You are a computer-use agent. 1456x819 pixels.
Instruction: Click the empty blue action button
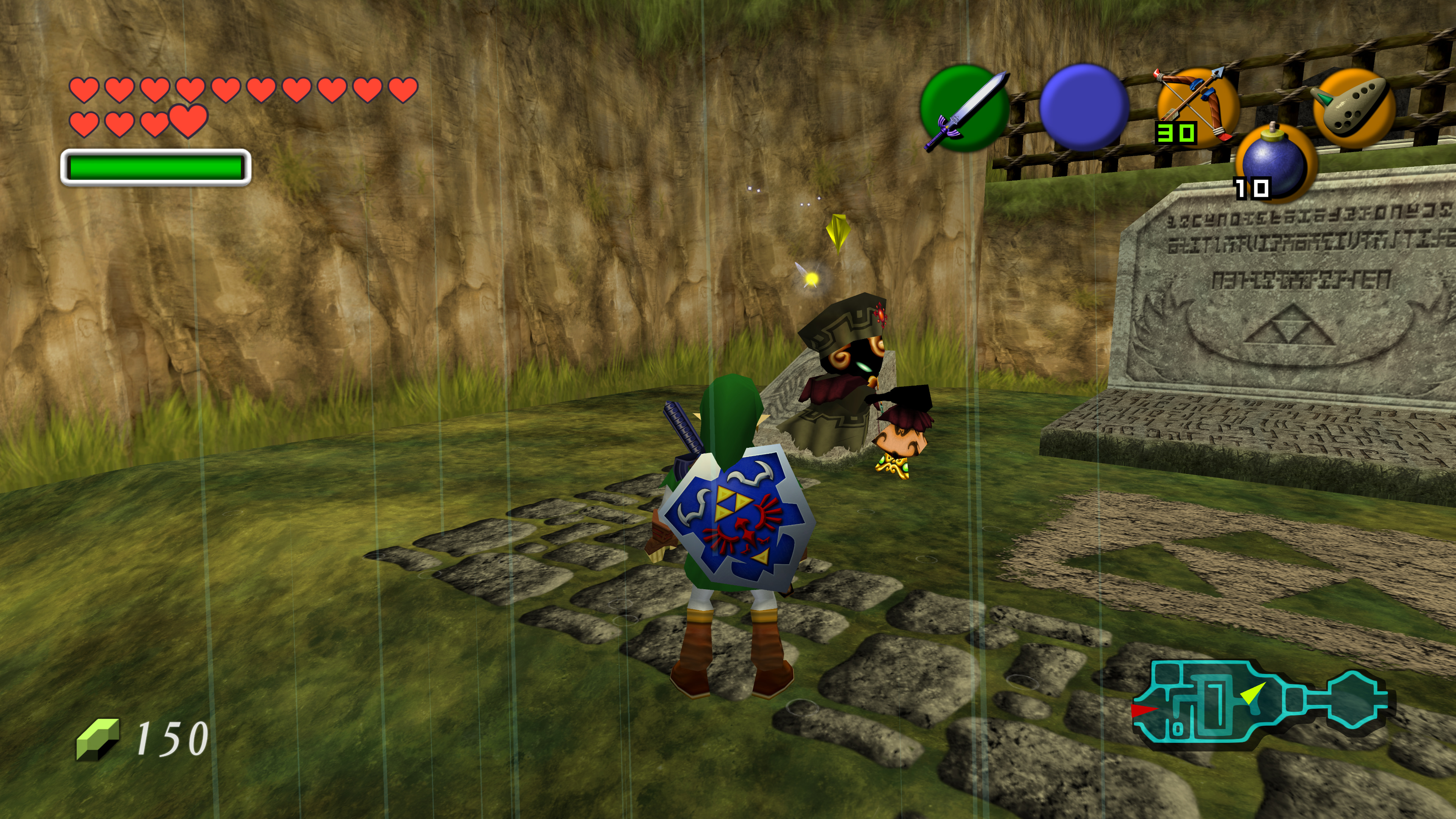click(x=1084, y=107)
